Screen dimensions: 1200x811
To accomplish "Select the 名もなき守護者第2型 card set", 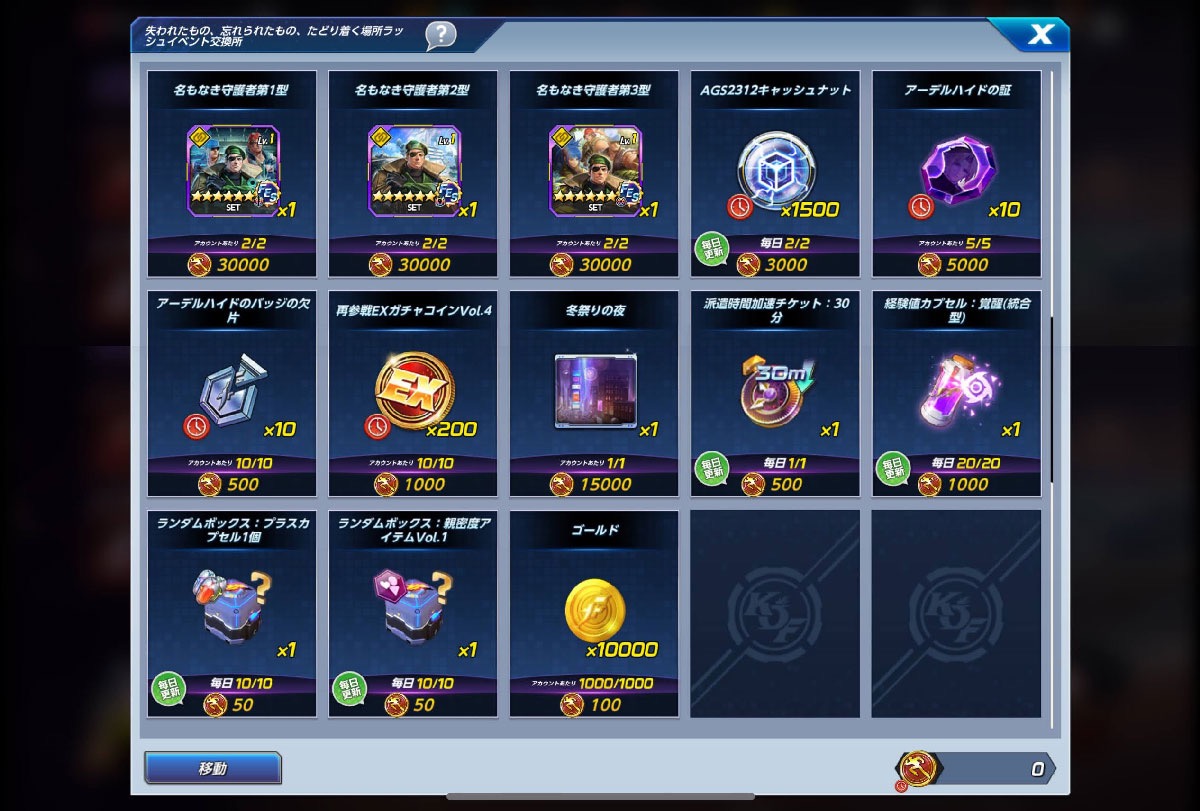I will [413, 172].
